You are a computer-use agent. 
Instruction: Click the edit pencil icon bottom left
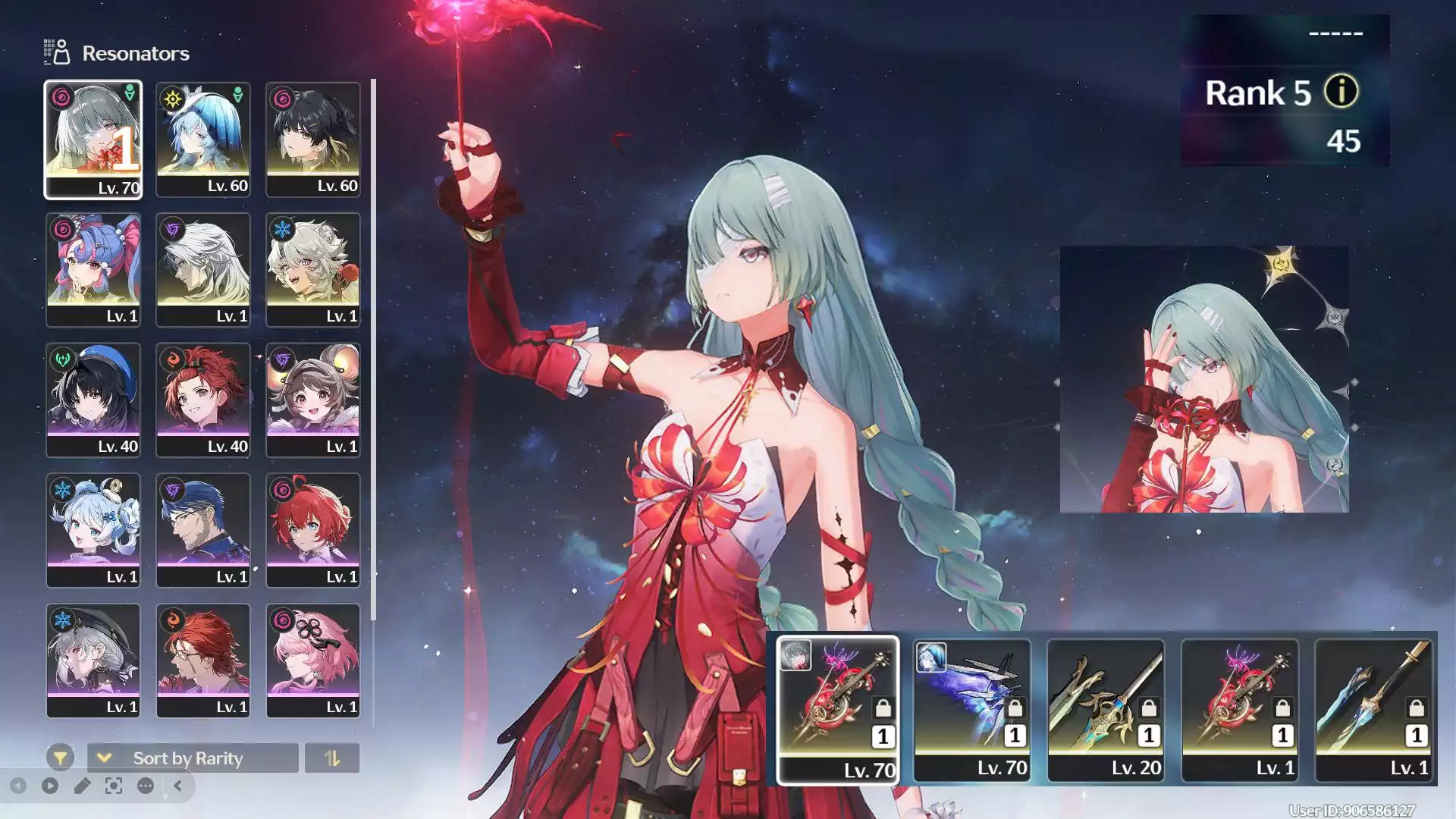coord(83,786)
